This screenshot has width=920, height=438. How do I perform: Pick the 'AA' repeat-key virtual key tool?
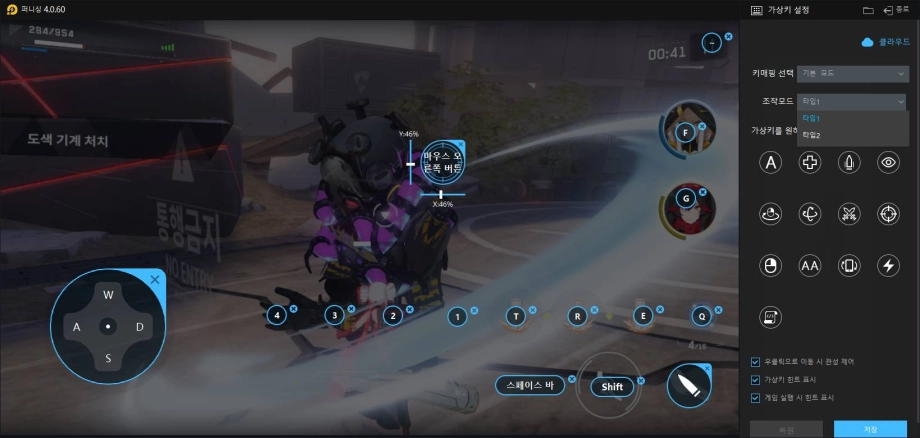(810, 265)
